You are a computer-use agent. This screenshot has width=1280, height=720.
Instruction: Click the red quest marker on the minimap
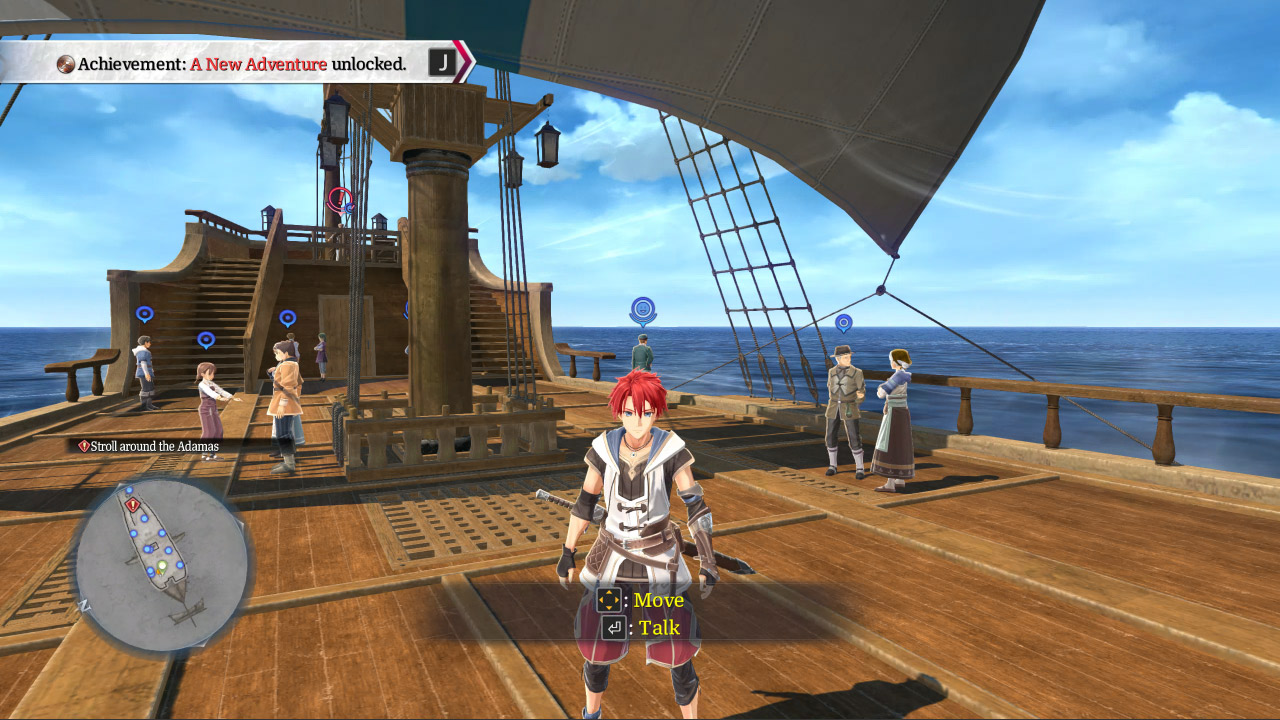pyautogui.click(x=132, y=505)
